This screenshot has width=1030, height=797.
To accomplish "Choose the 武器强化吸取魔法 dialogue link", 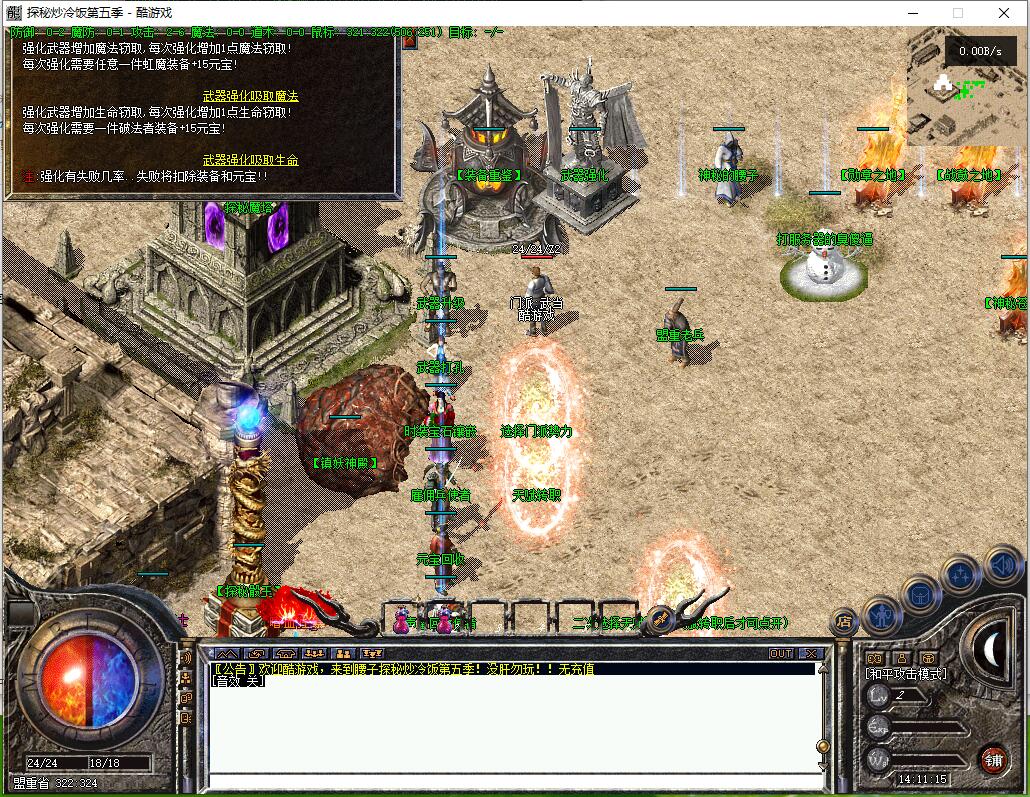I will coord(250,96).
